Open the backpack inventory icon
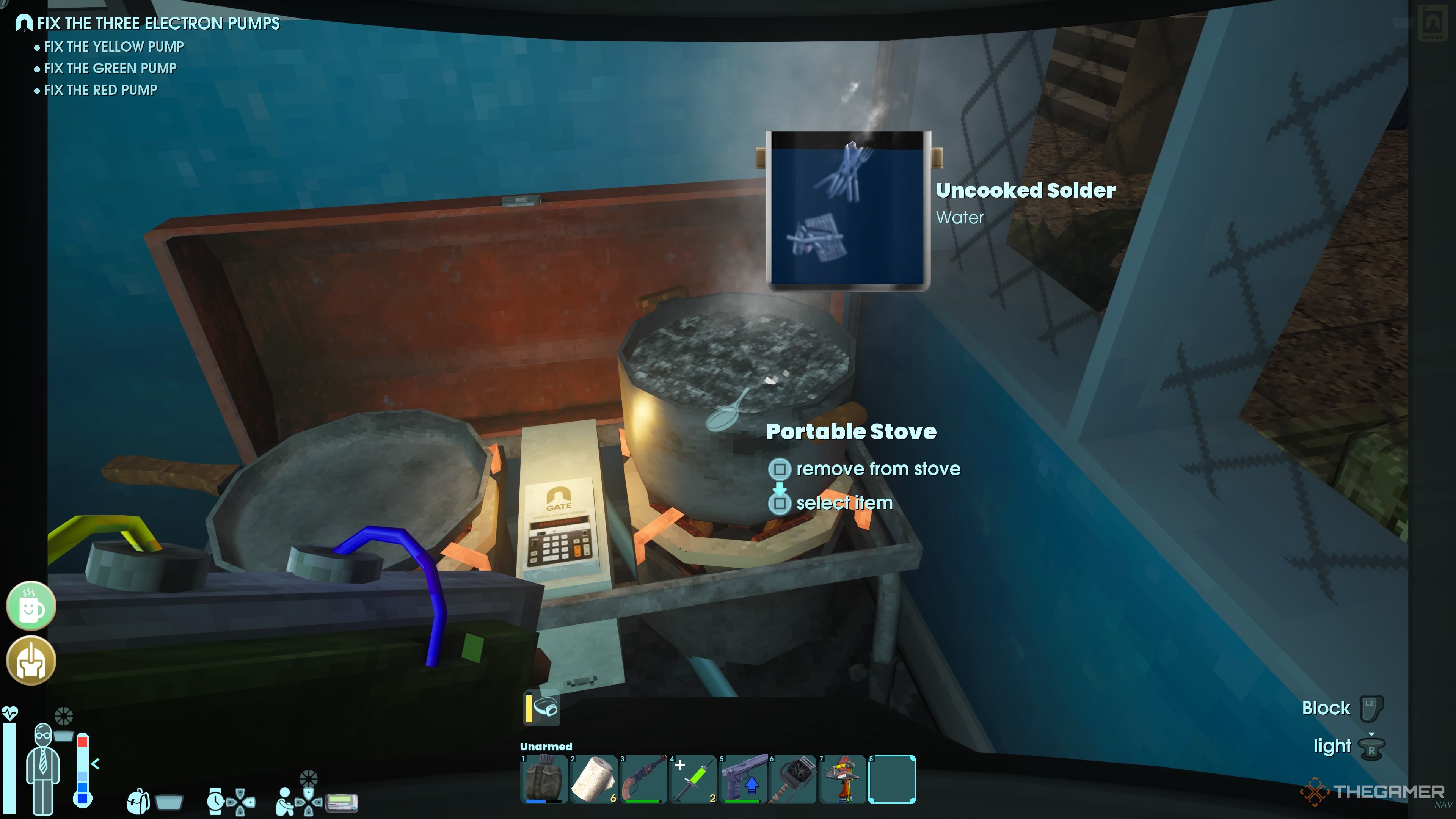This screenshot has width=1456, height=819. pyautogui.click(x=140, y=802)
